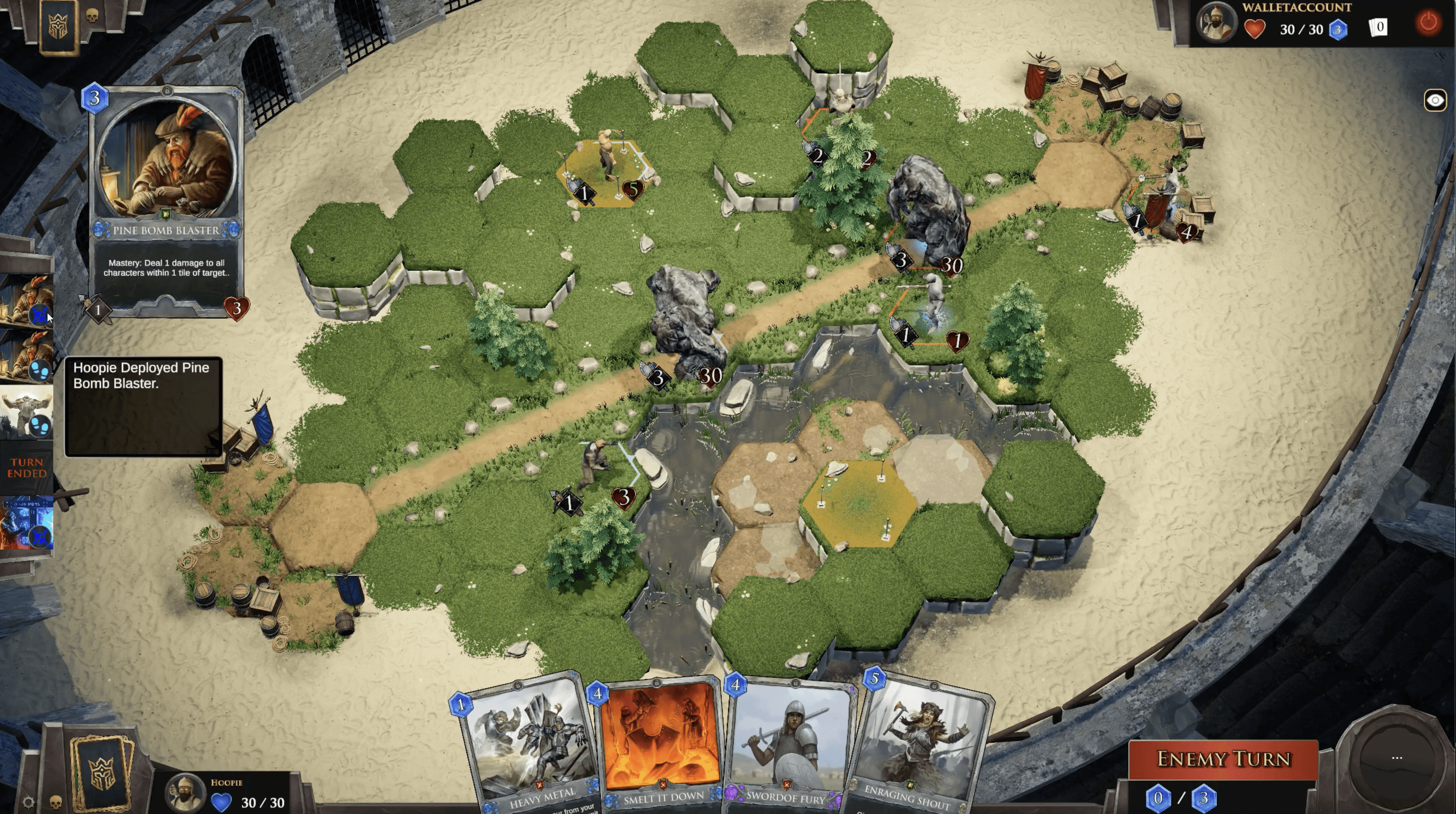Click the Enemy Turn button

click(x=1223, y=759)
